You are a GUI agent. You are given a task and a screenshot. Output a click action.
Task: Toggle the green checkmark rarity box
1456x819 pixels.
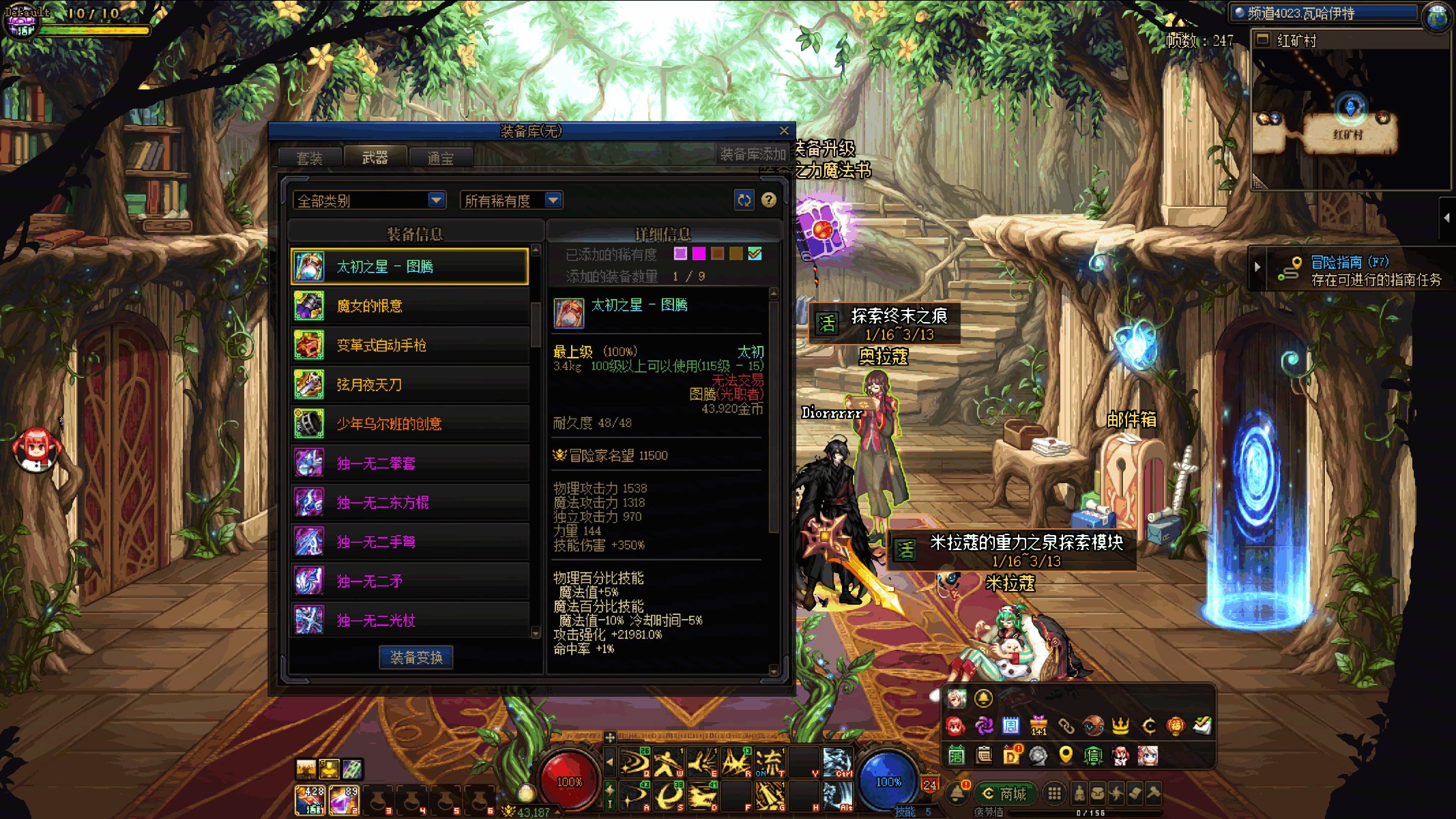pos(755,254)
